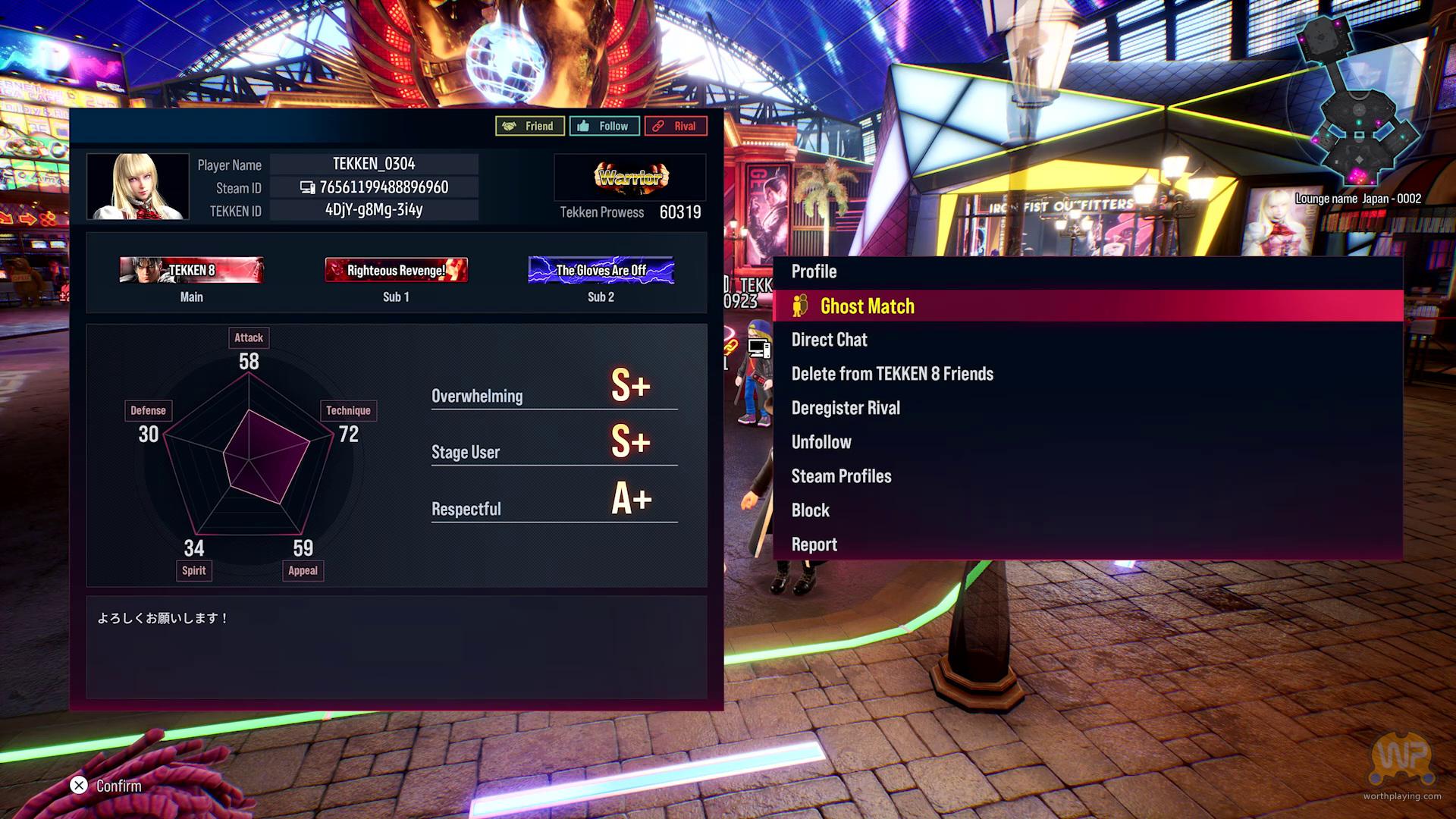Click the Steam ID field

click(375, 187)
